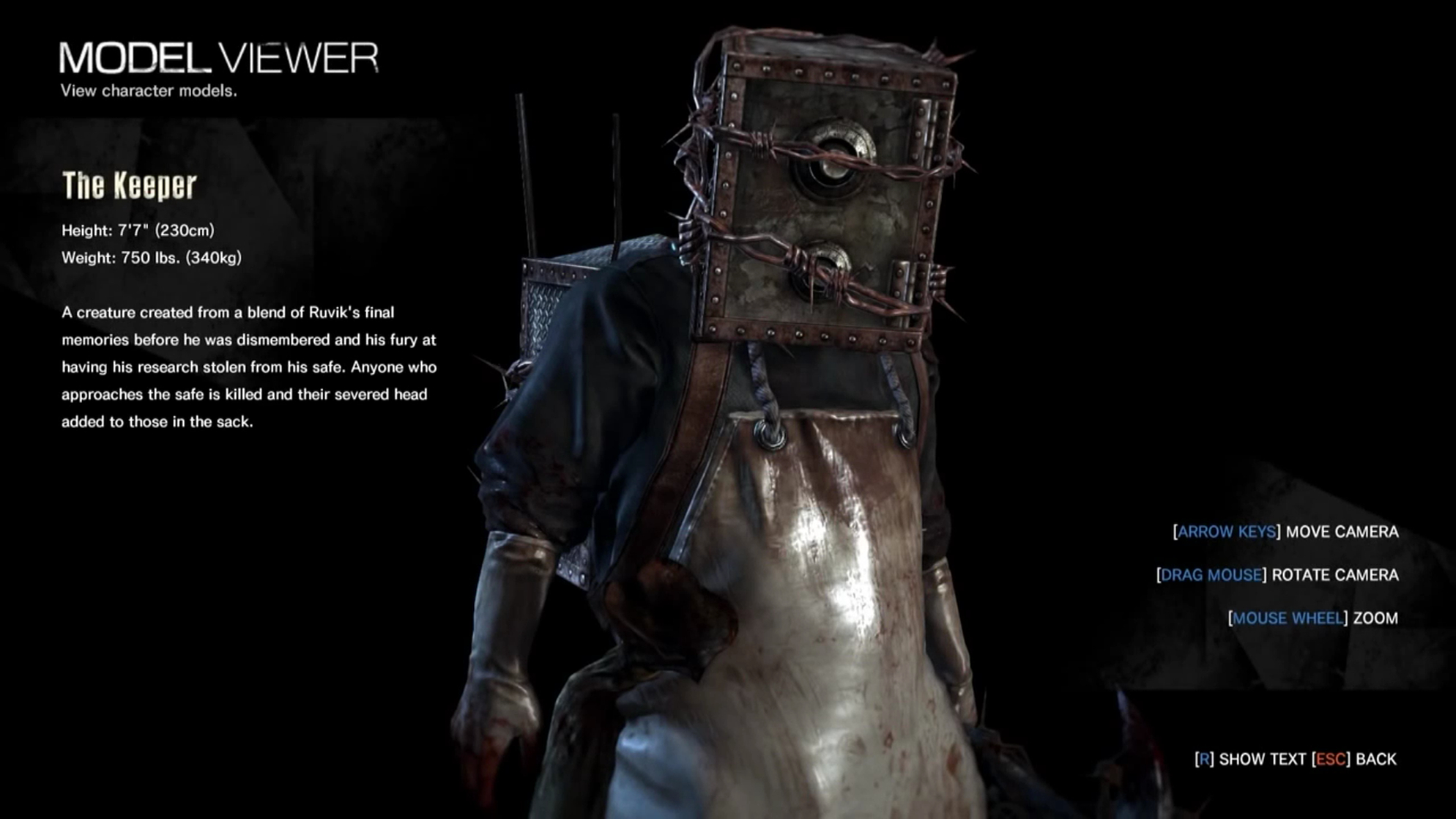Click the blue DRAG MOUSE label

click(1210, 575)
